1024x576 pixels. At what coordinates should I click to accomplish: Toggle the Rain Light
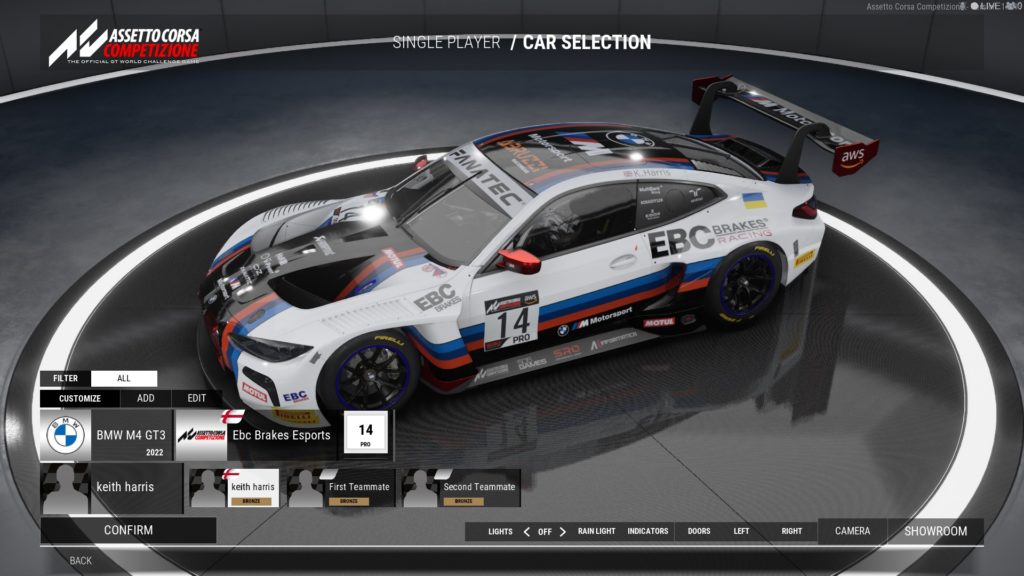pos(597,531)
